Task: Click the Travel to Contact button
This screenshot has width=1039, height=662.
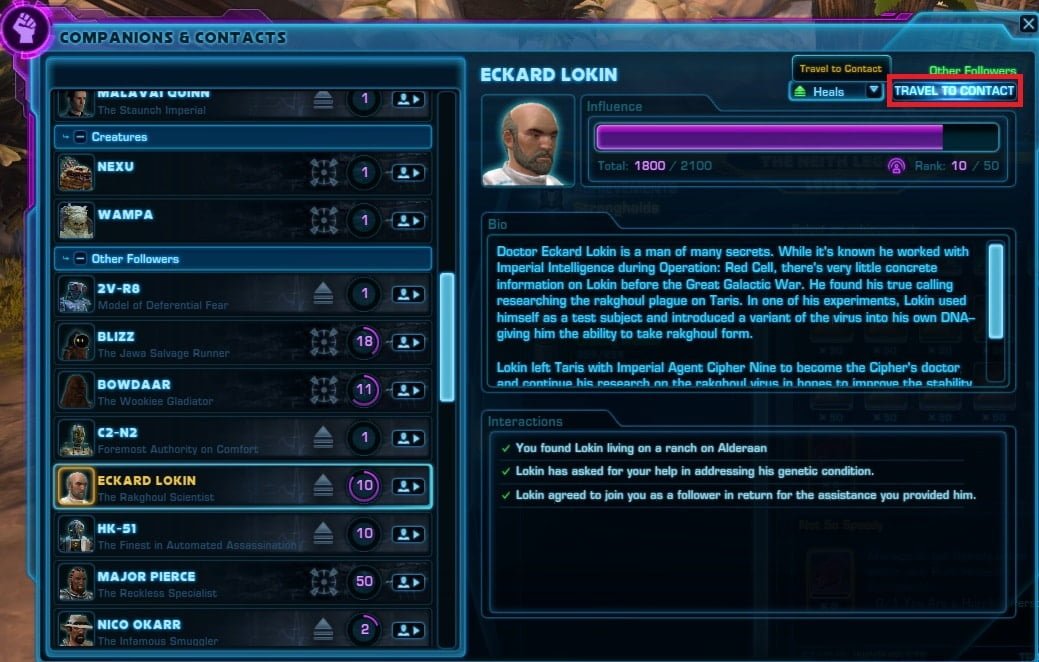Action: coord(954,91)
